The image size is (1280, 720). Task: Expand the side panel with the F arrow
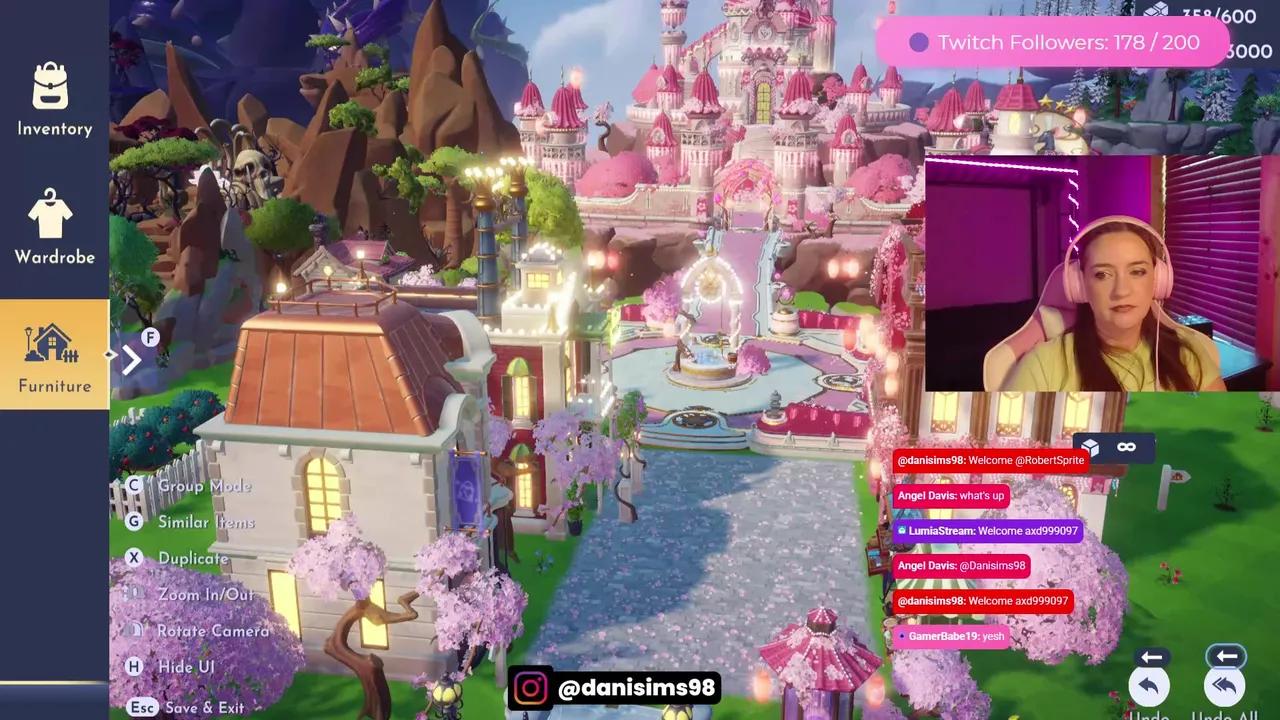click(134, 360)
